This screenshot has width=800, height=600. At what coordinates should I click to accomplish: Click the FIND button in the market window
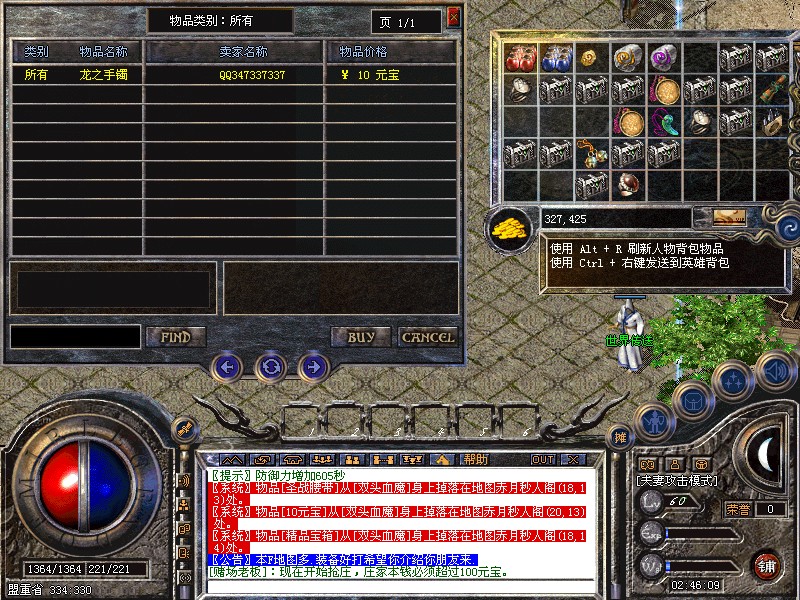coord(176,337)
